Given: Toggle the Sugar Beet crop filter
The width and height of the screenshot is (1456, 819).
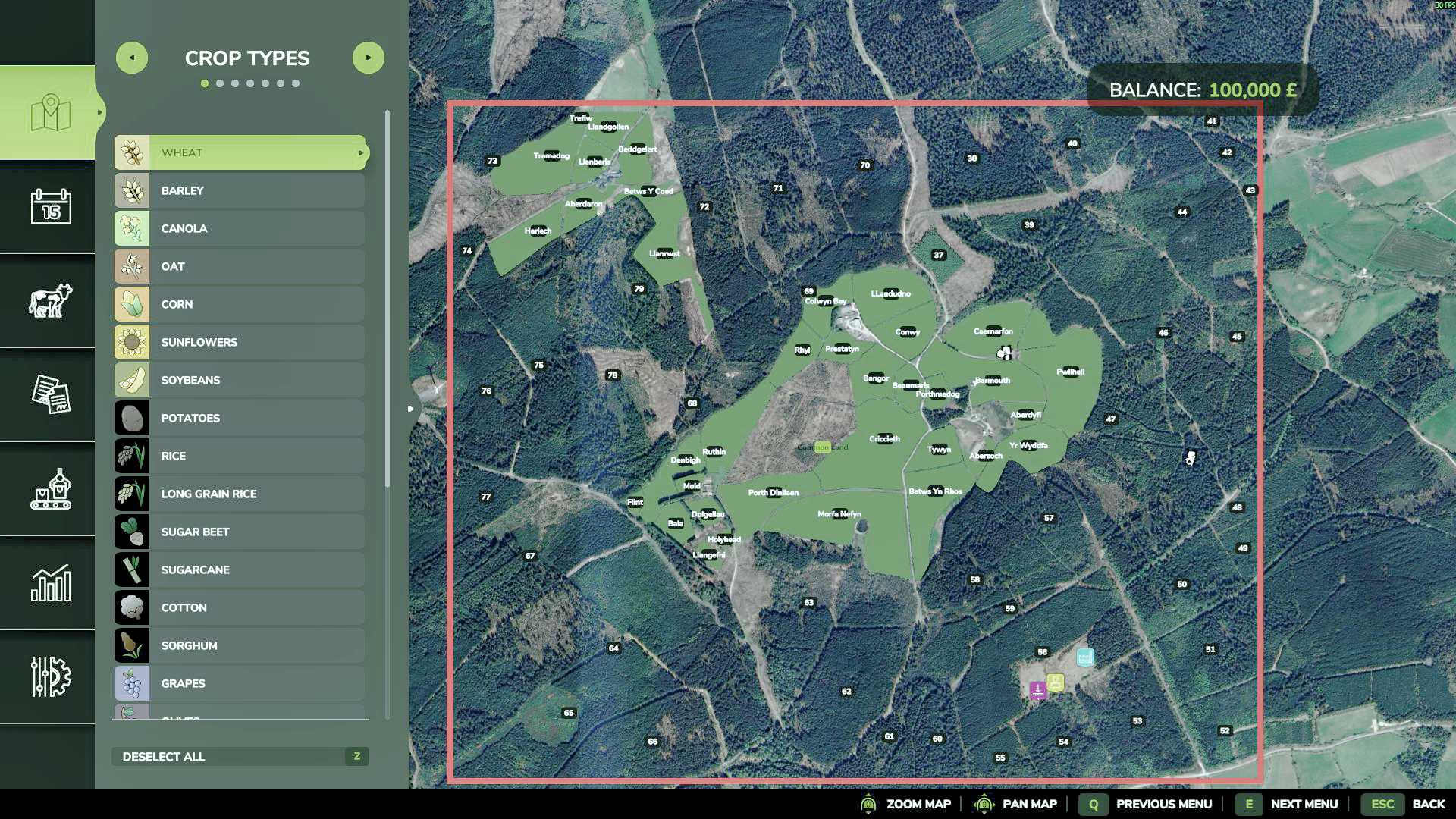Looking at the screenshot, I should point(240,532).
